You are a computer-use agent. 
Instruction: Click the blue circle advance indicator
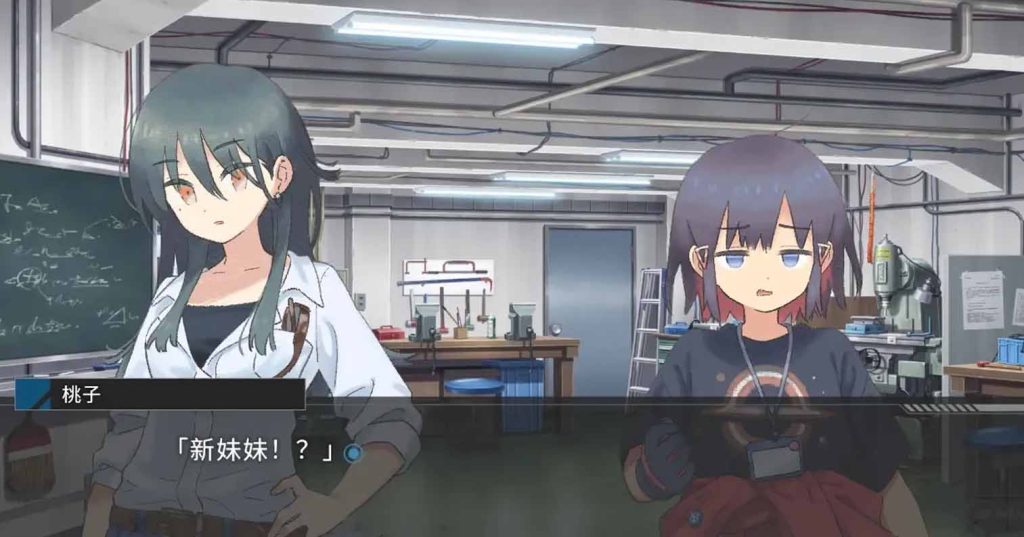[352, 453]
